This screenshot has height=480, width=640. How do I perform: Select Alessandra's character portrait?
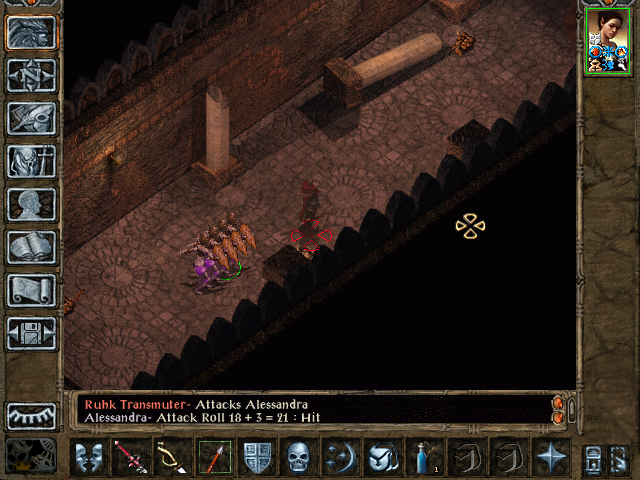(x=608, y=41)
